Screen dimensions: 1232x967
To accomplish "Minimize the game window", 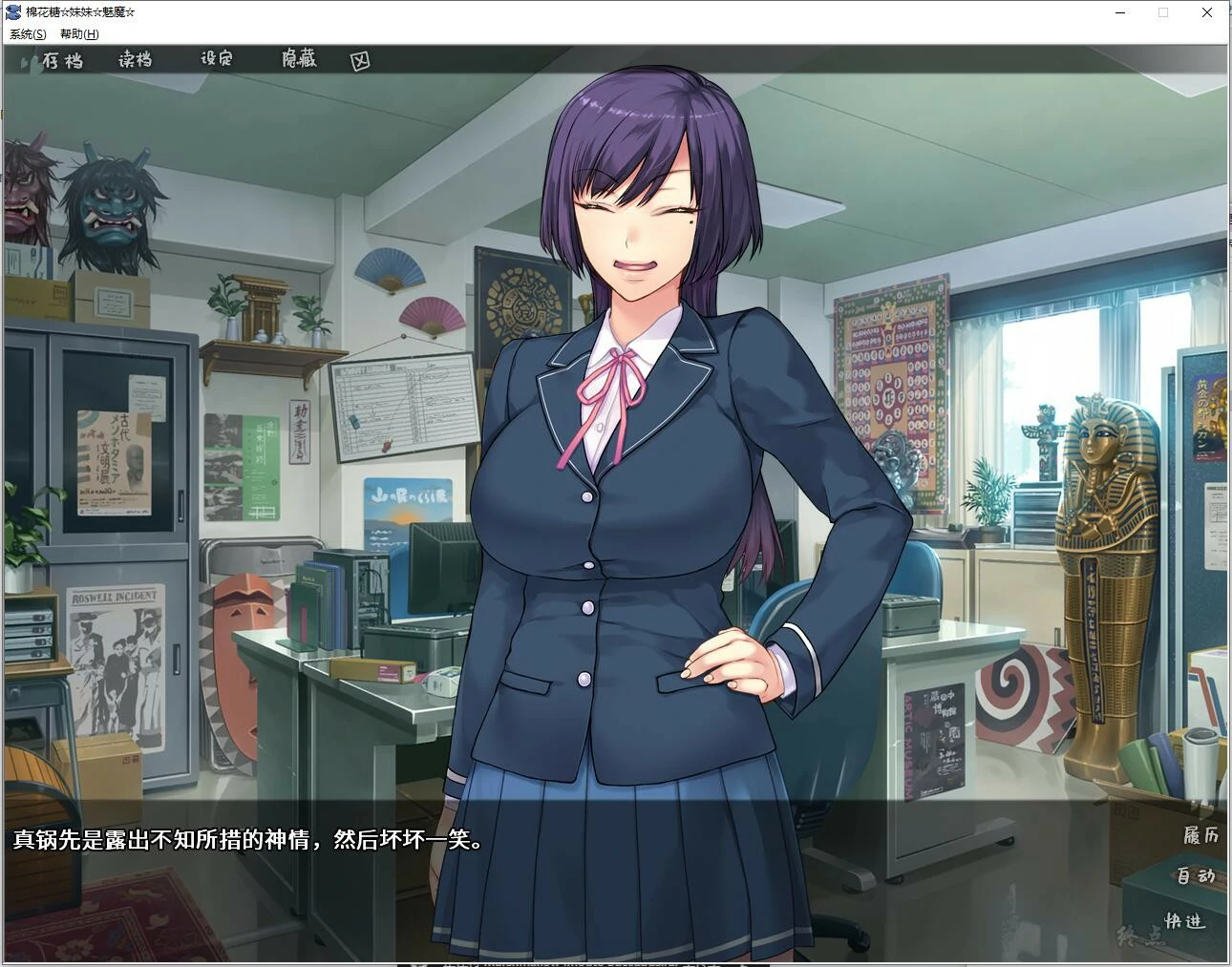I will 1119,12.
